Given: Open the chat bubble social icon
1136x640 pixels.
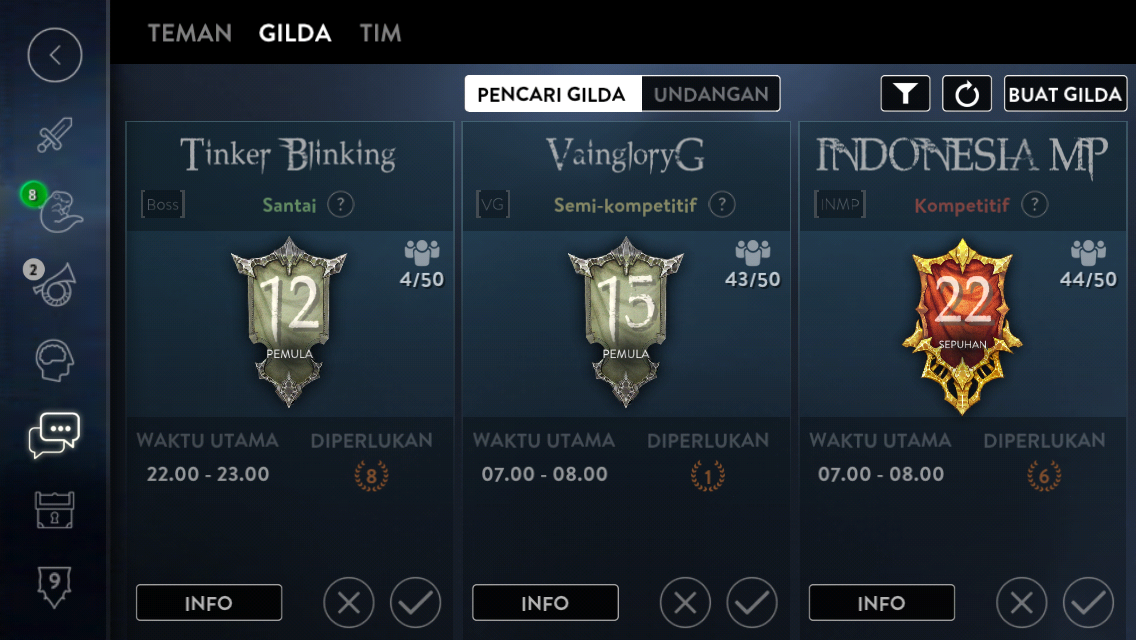Looking at the screenshot, I should pos(55,434).
